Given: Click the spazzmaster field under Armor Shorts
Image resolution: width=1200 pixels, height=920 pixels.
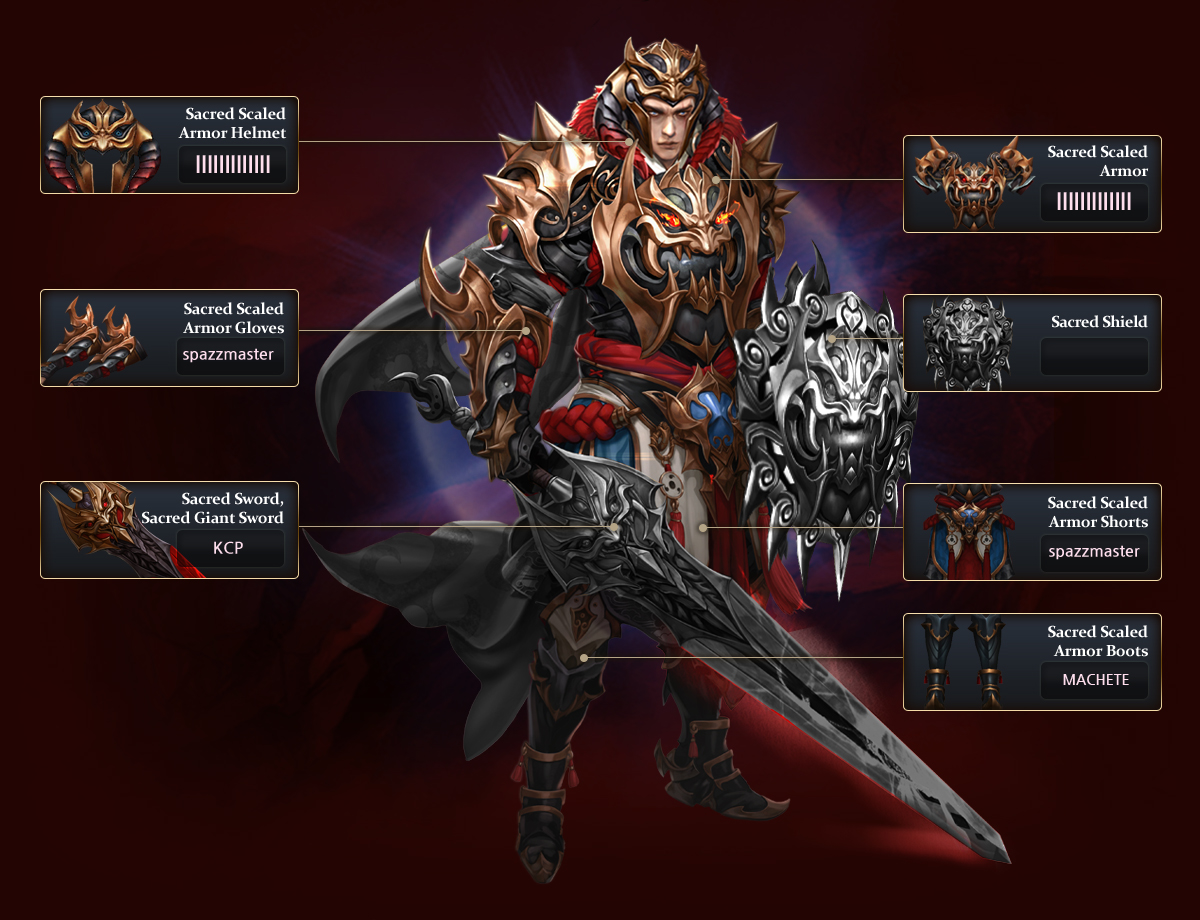Looking at the screenshot, I should 1094,552.
